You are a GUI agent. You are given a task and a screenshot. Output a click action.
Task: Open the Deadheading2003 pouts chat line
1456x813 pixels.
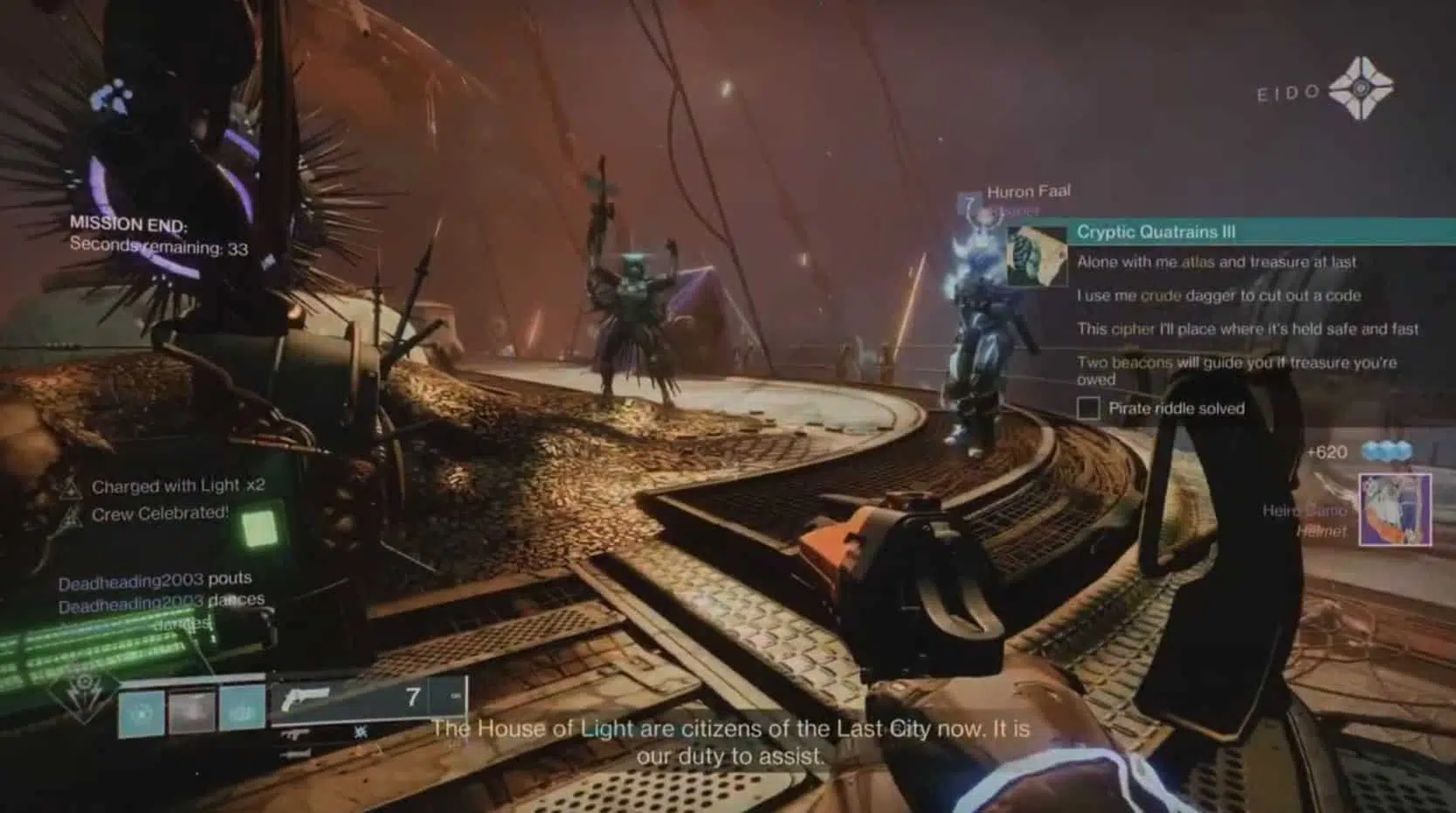(155, 580)
